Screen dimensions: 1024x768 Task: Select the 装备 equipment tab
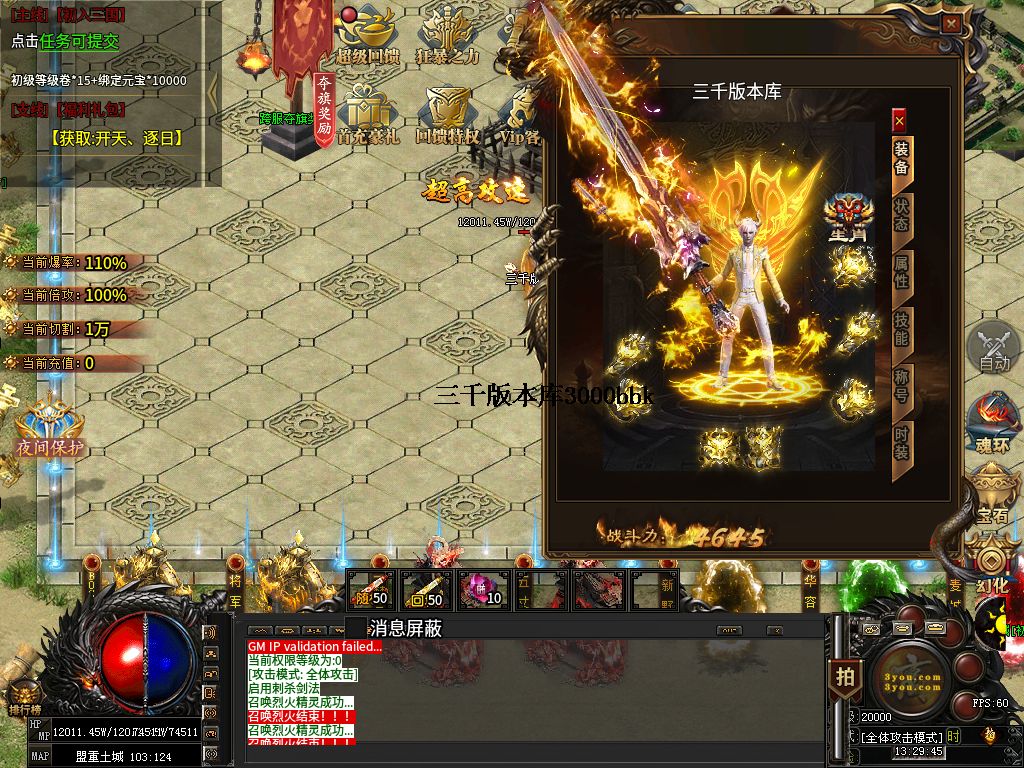tap(901, 158)
